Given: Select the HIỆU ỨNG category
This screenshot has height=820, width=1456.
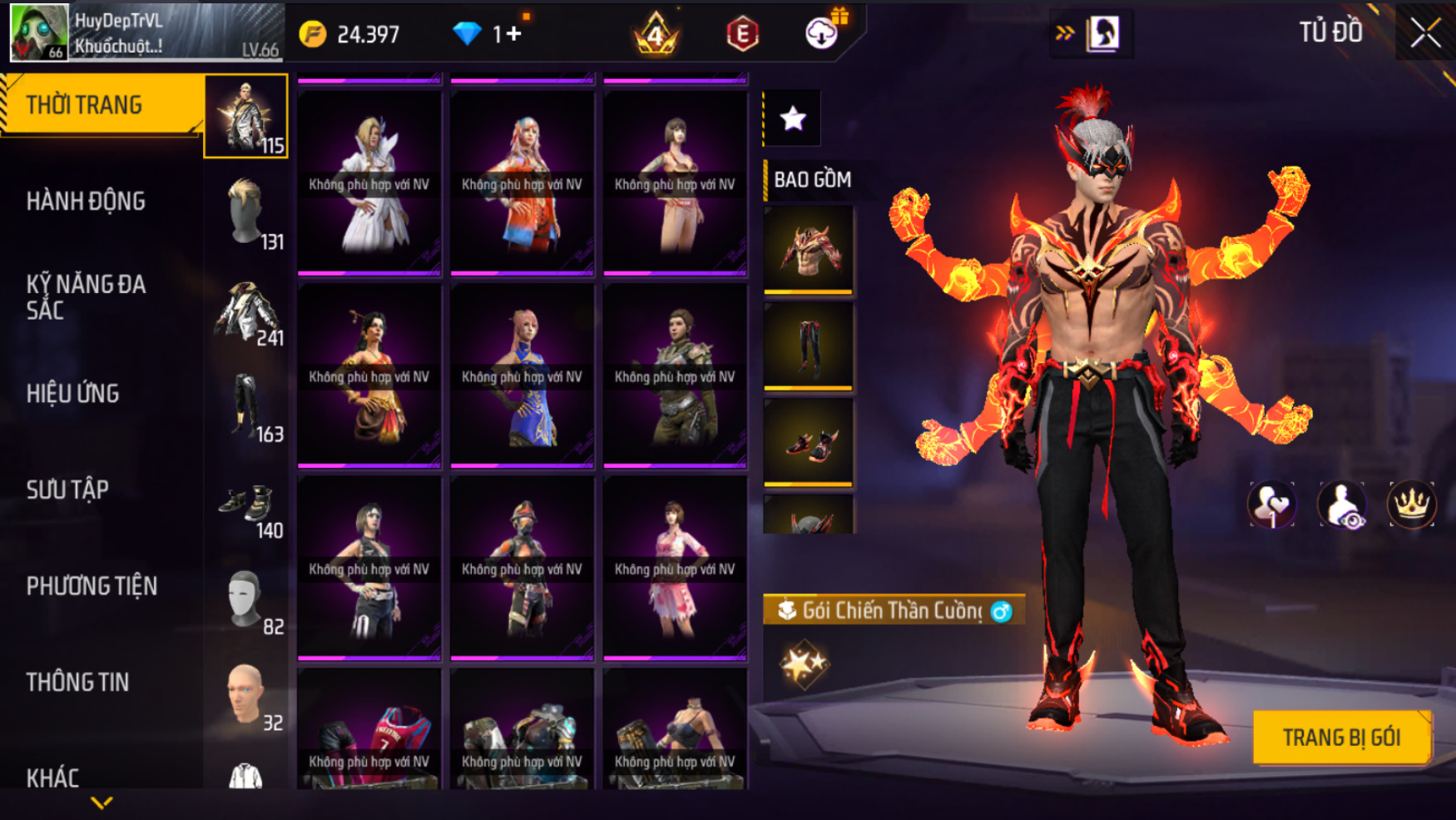Looking at the screenshot, I should tap(72, 394).
